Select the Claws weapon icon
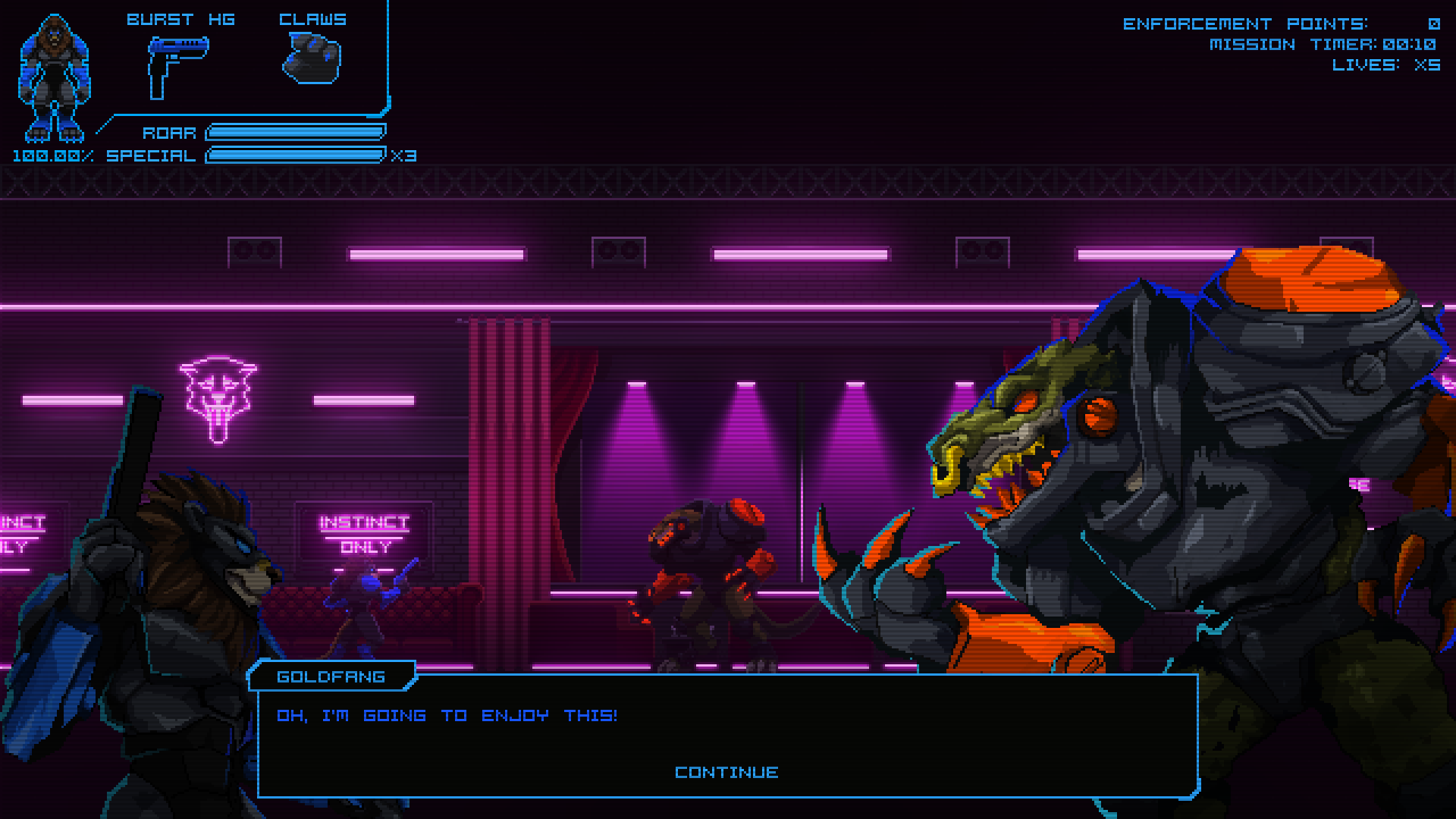Viewport: 1456px width, 819px height. [312, 60]
